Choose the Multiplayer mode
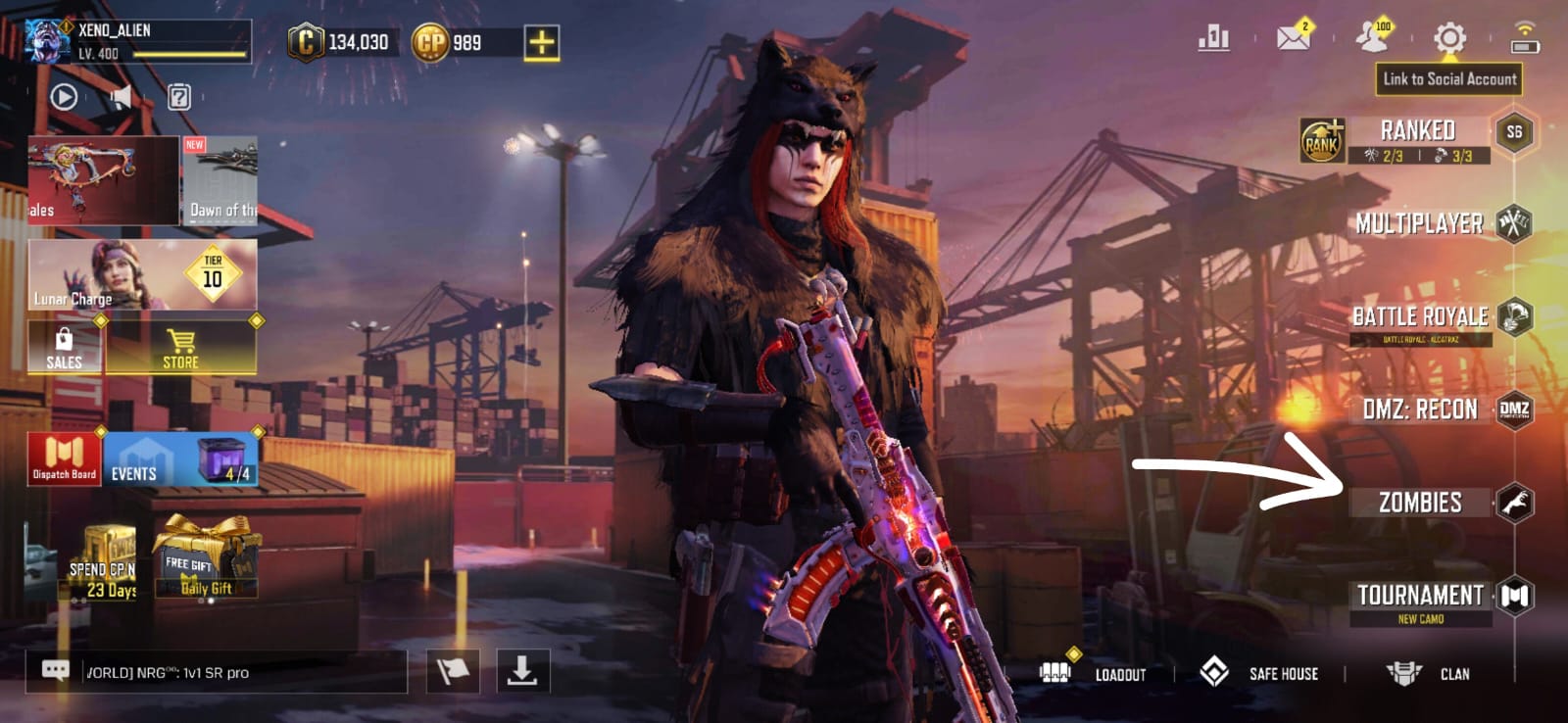Screen dimensions: 1568x723 pyautogui.click(x=1419, y=223)
